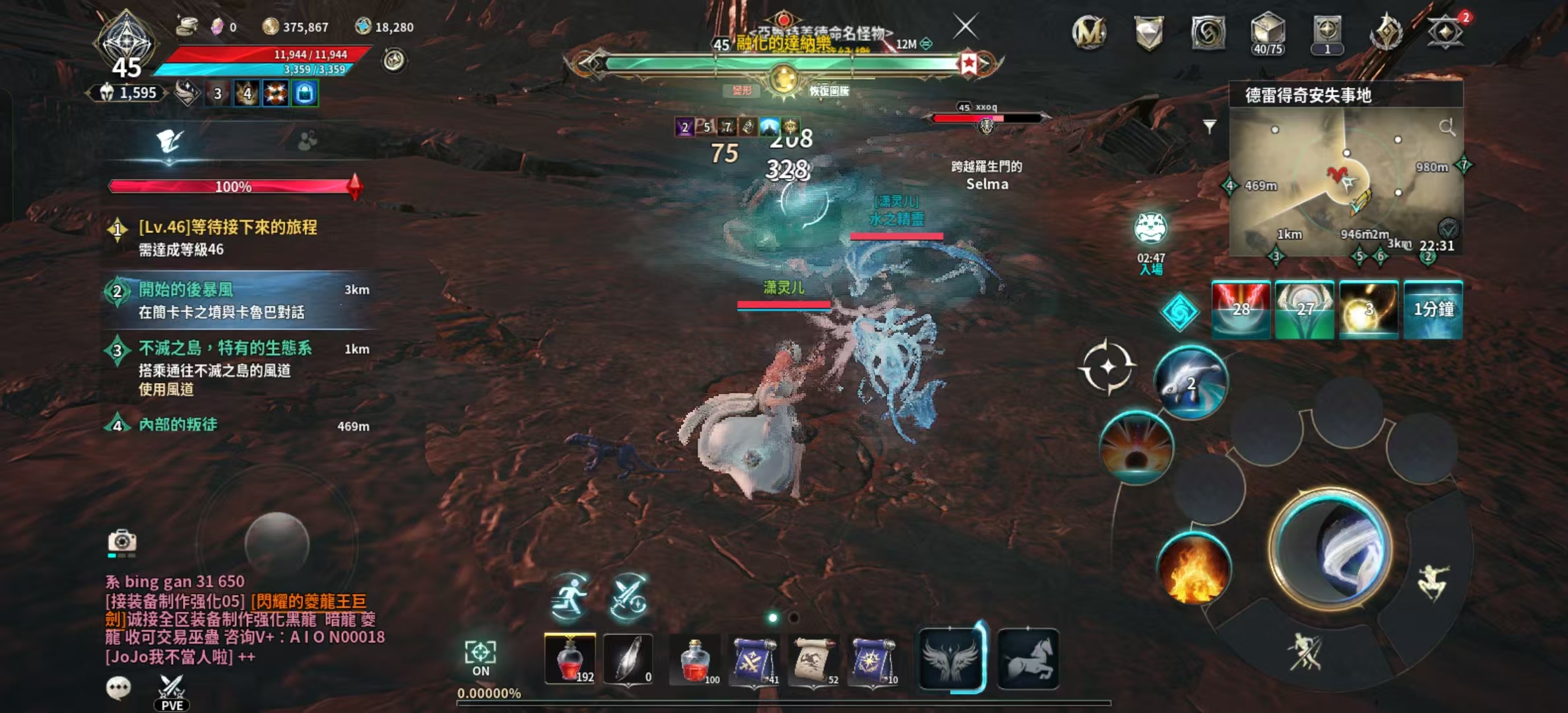Select the Lv.46 main quest tracker entry
Screen dimensions: 1568x713
[x=228, y=237]
